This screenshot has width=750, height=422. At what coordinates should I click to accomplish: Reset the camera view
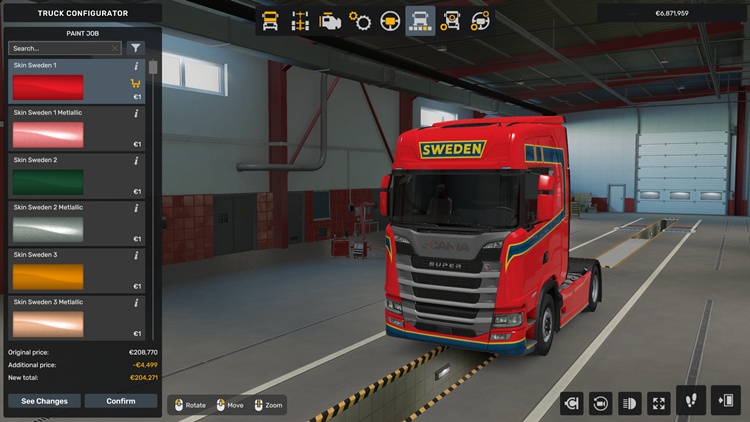pos(601,403)
